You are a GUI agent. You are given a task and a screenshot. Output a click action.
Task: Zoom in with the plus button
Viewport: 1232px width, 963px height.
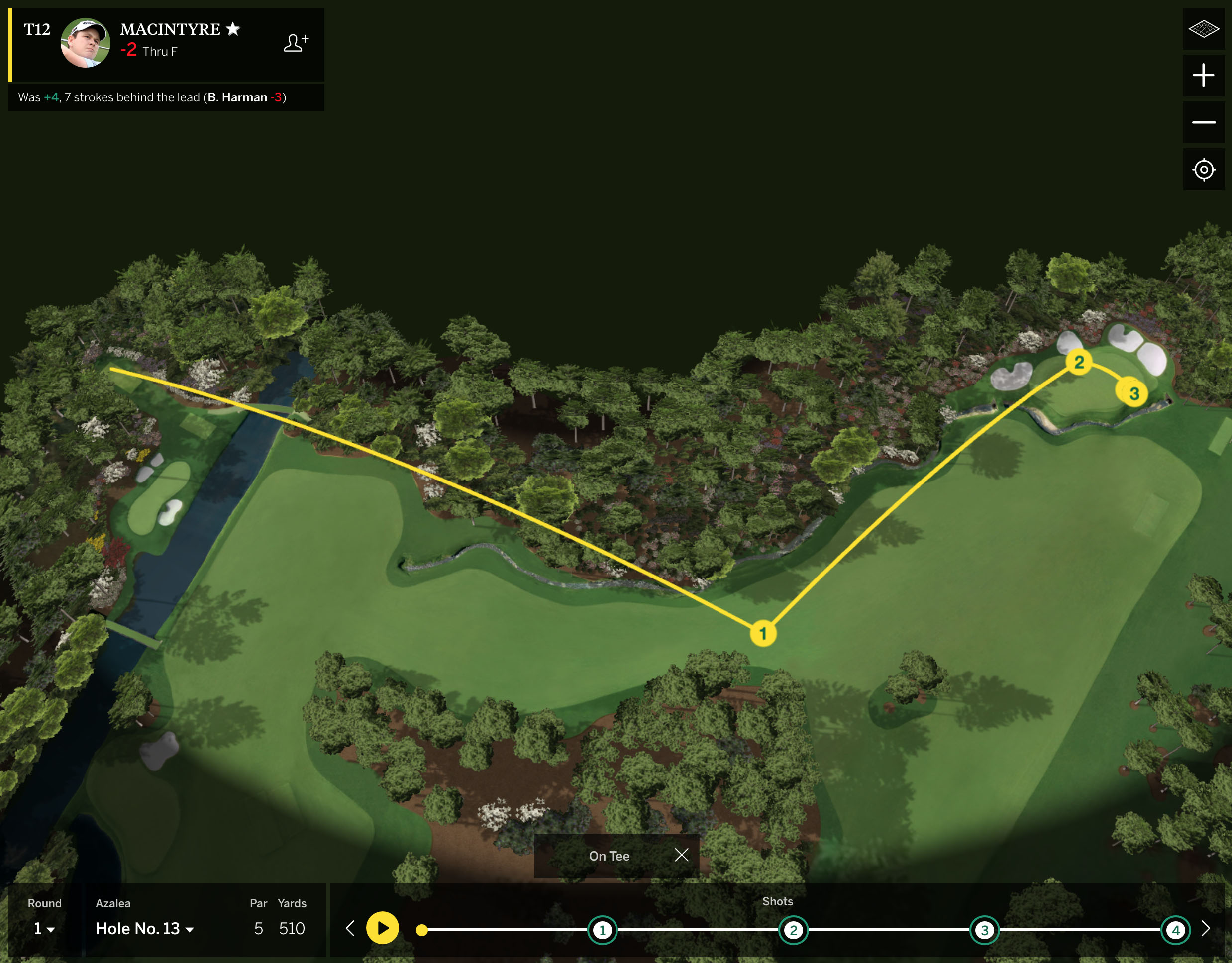click(x=1203, y=76)
